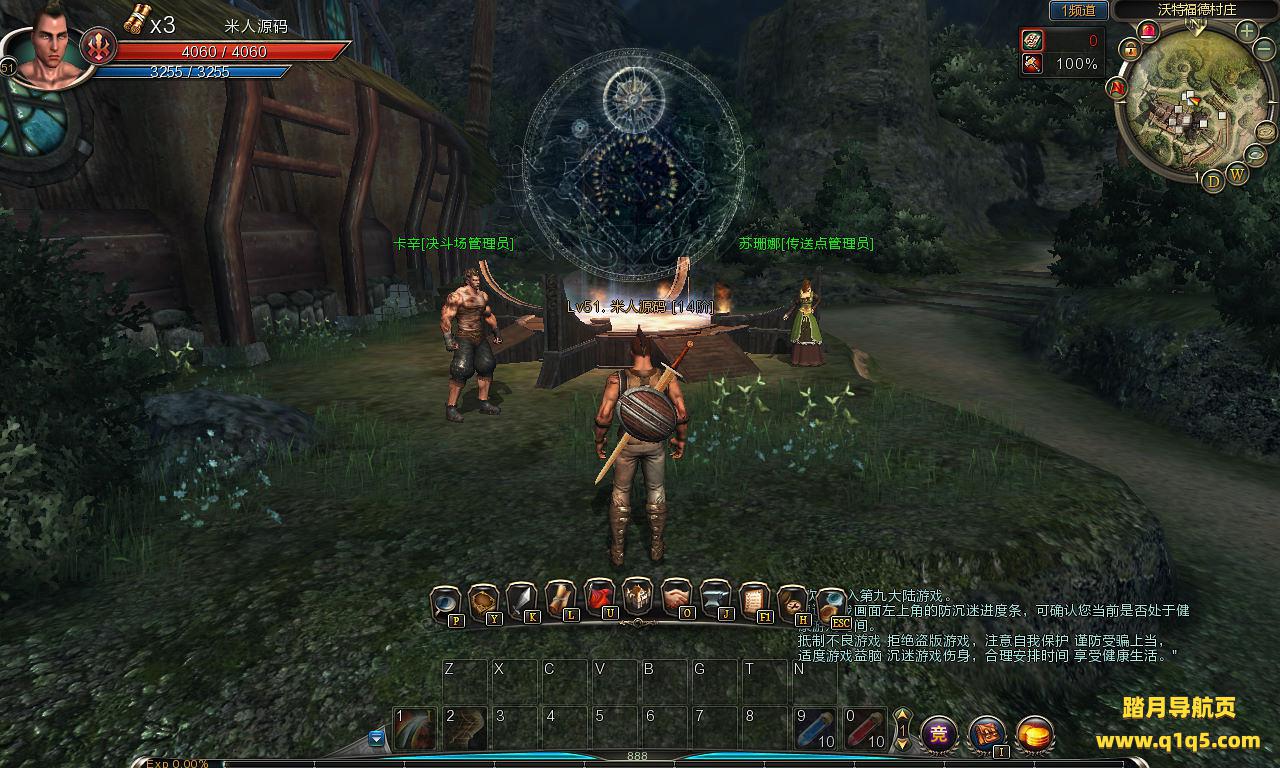Screen dimensions: 1280x768
Task: Open the sword icon menu
Action: click(x=522, y=599)
